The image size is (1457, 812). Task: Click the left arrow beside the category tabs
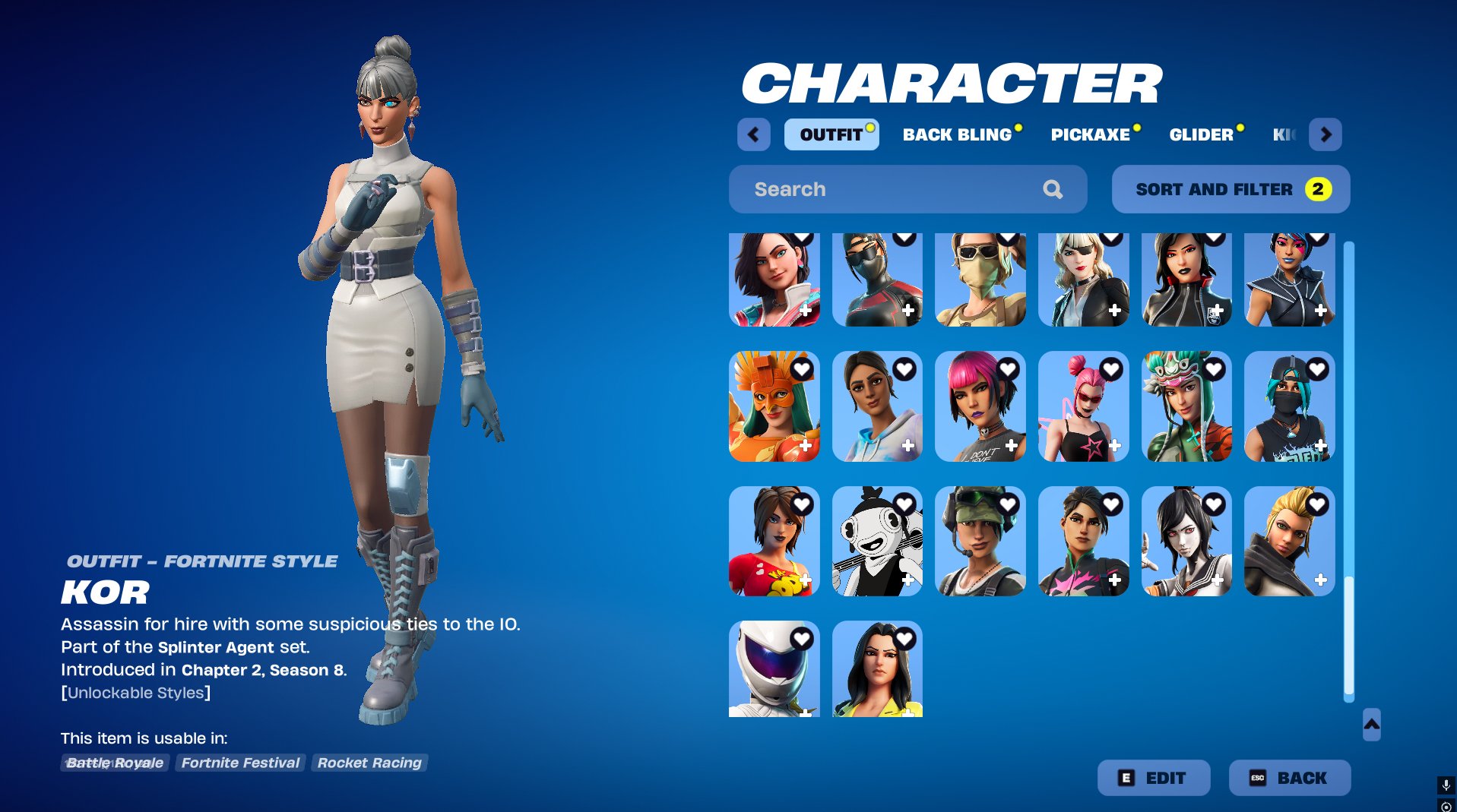(753, 134)
